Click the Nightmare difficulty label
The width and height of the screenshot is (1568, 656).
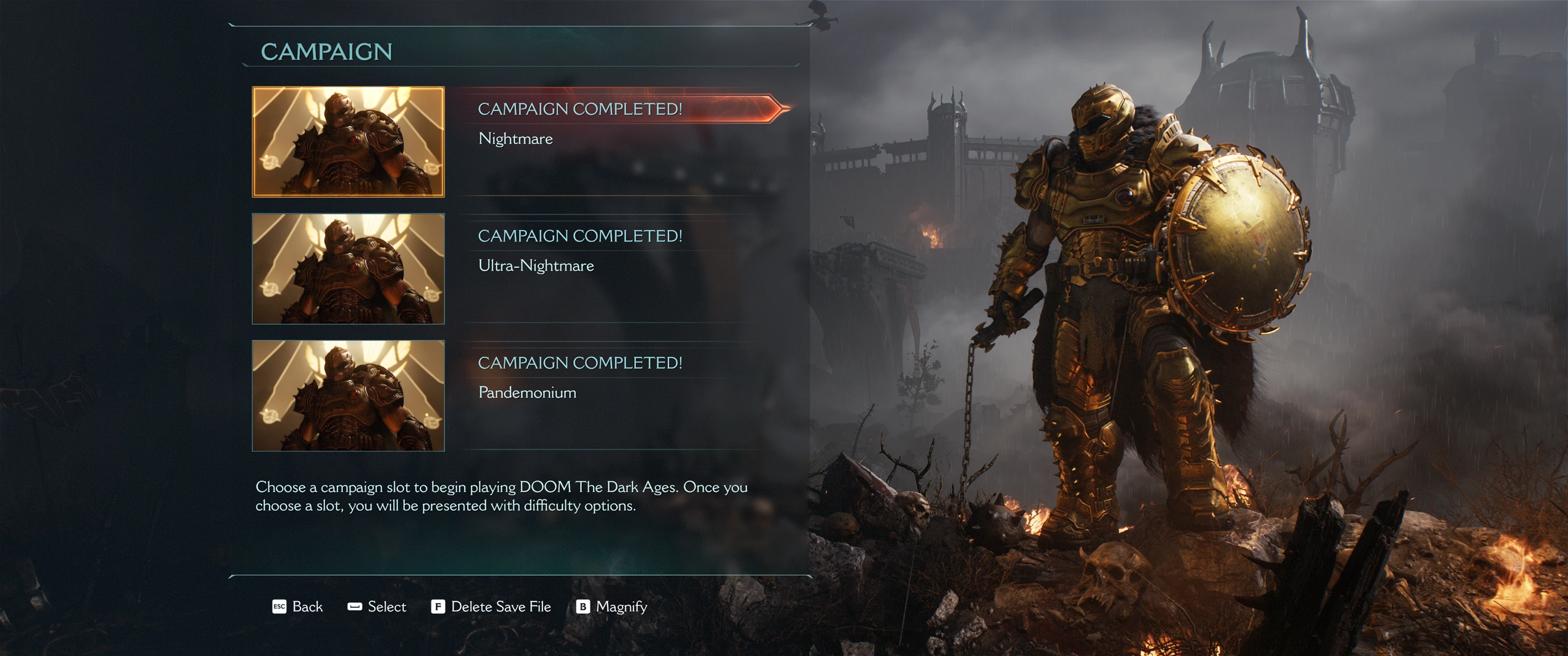click(514, 139)
